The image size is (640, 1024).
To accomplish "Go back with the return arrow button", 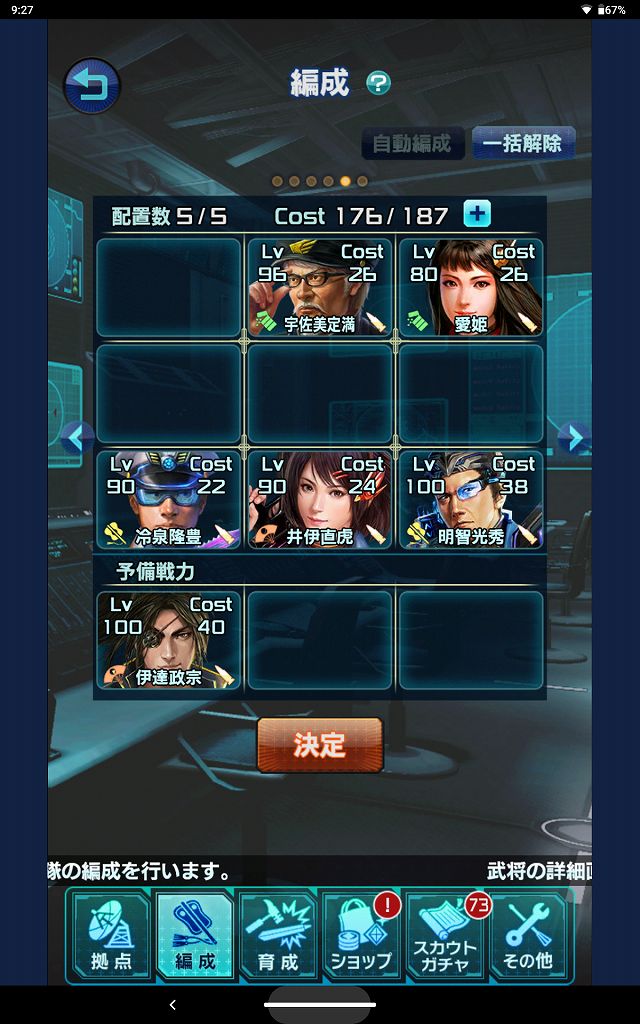I will 92,86.
